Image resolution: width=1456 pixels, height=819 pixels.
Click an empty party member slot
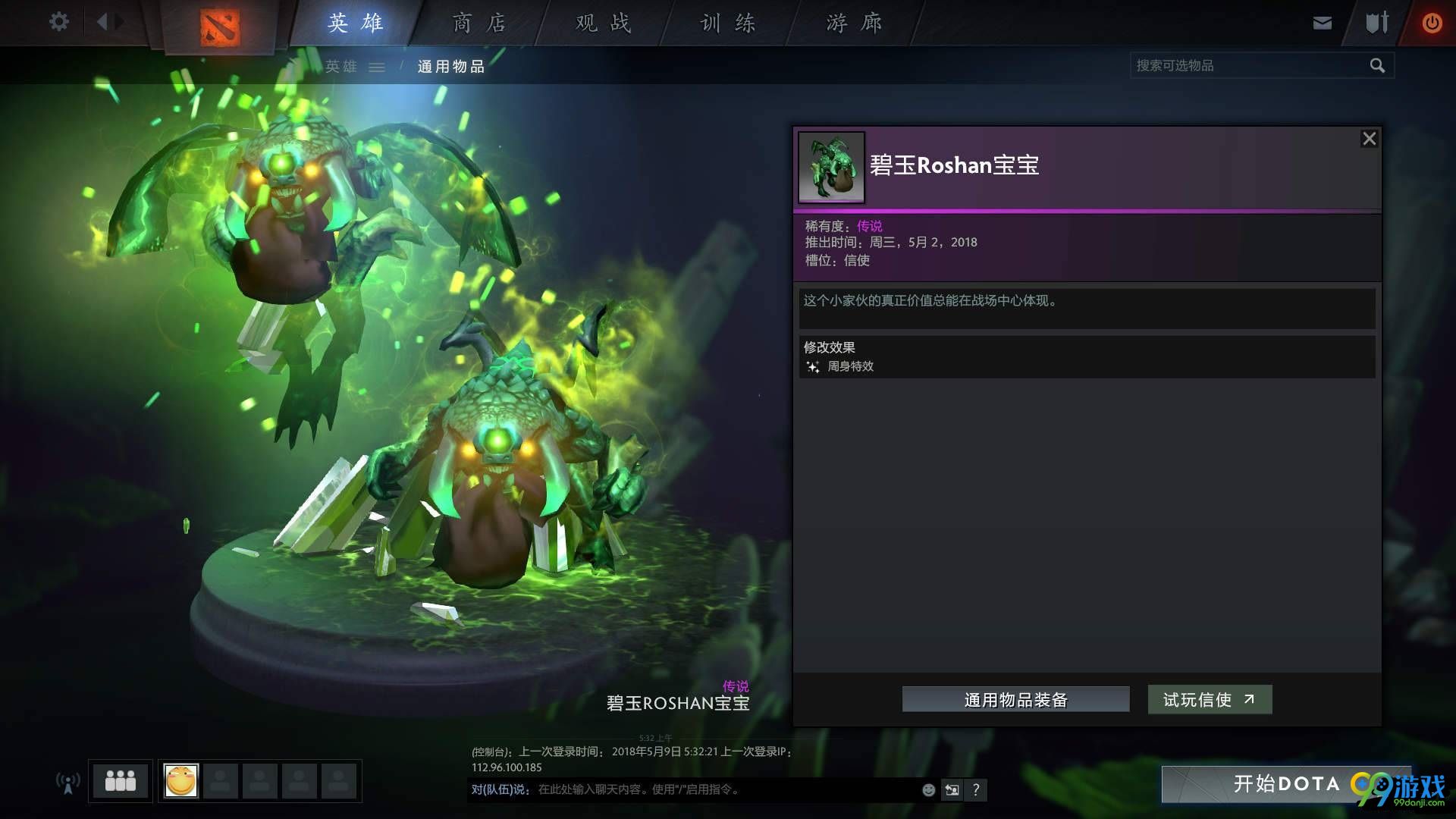pyautogui.click(x=222, y=780)
